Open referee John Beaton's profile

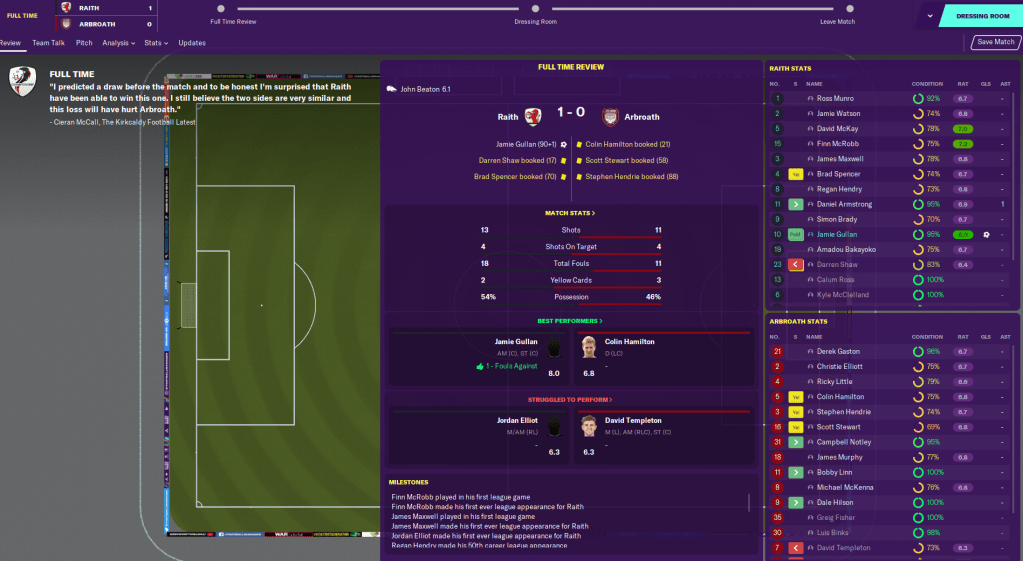click(425, 89)
